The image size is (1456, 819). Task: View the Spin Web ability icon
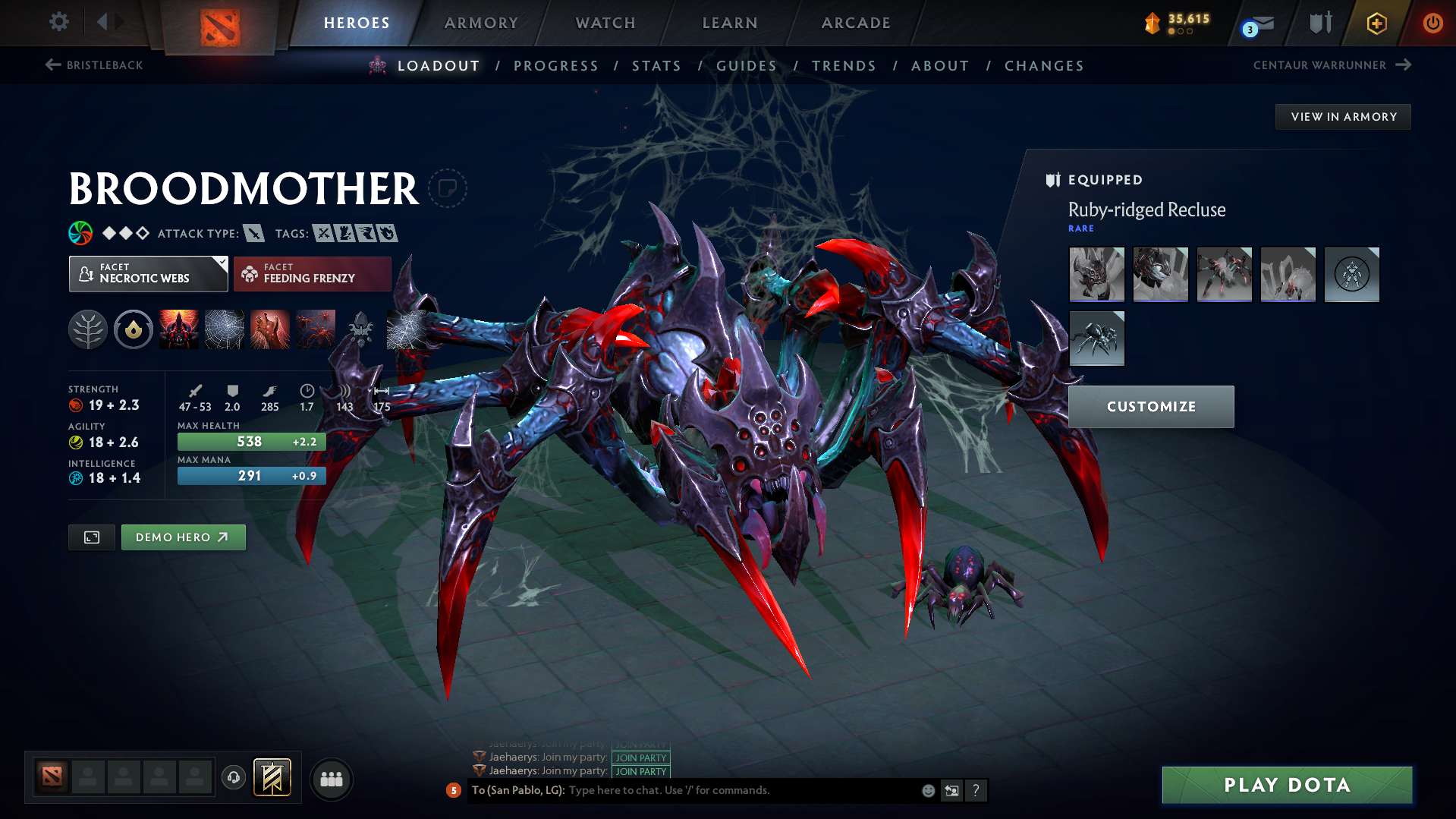(x=224, y=329)
